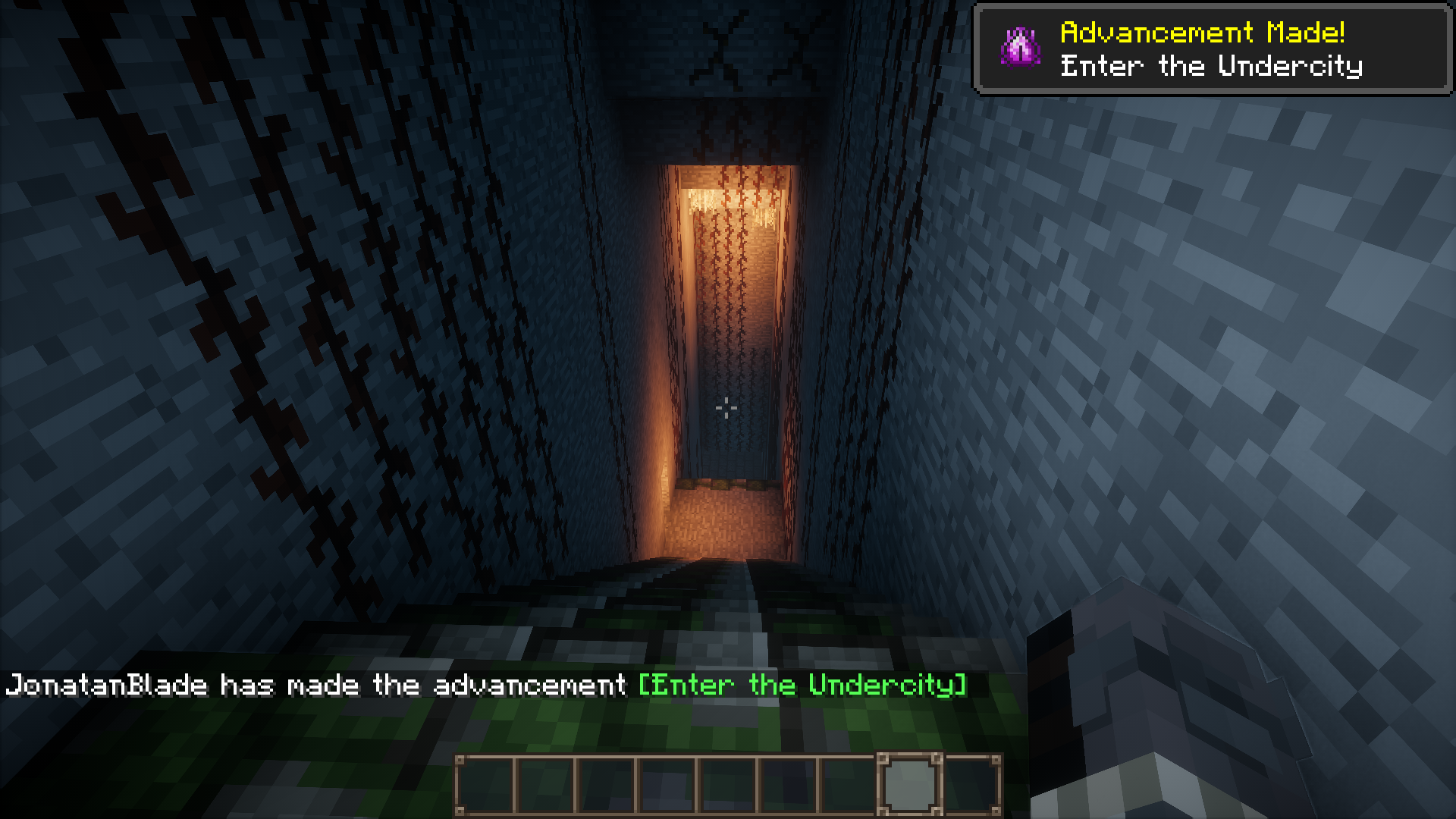Select hotbar slot five
The height and width of the screenshot is (819, 1456).
[728, 781]
